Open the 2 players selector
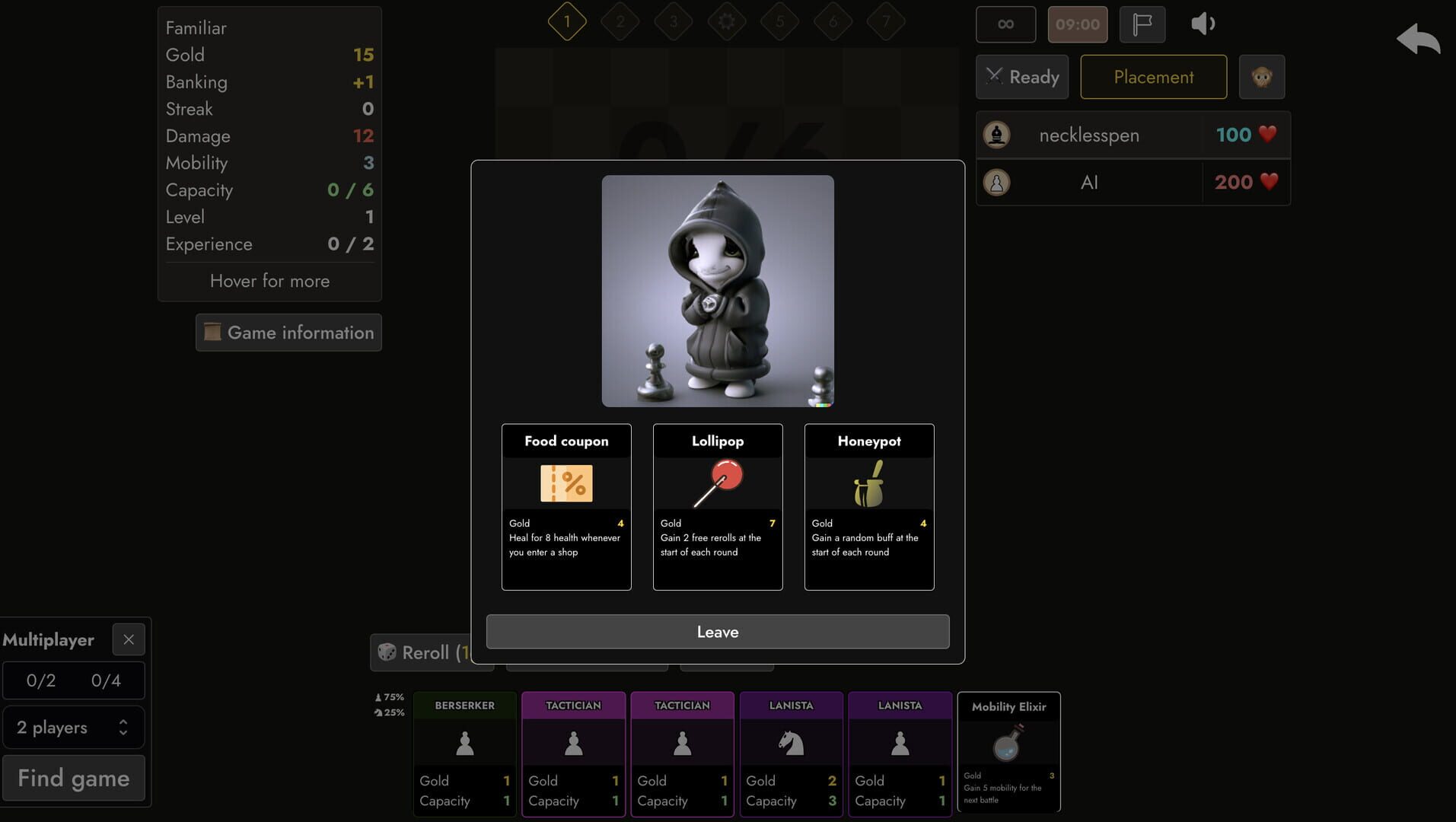The image size is (1456, 822). 73,727
